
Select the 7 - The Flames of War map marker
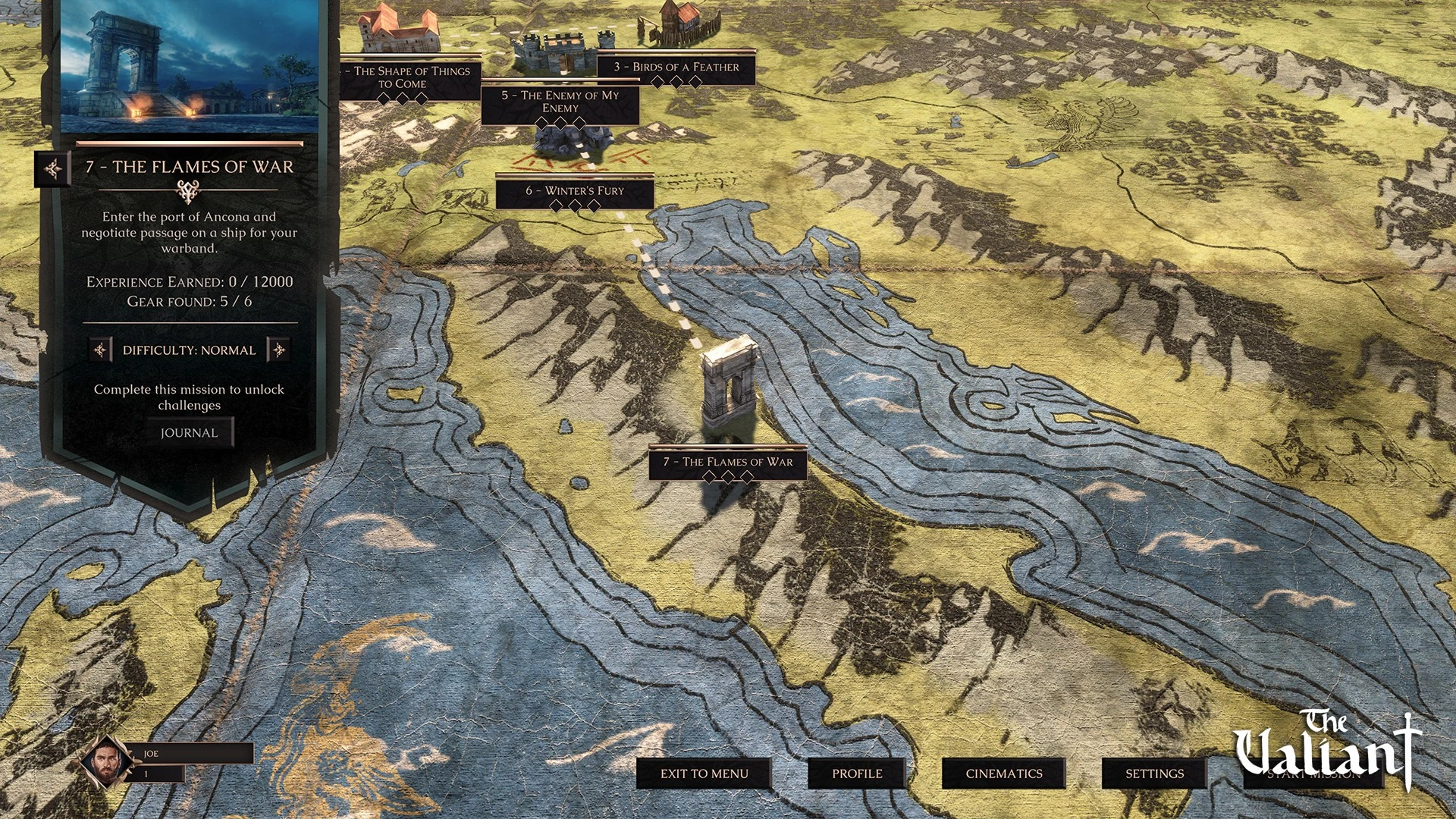[x=727, y=462]
